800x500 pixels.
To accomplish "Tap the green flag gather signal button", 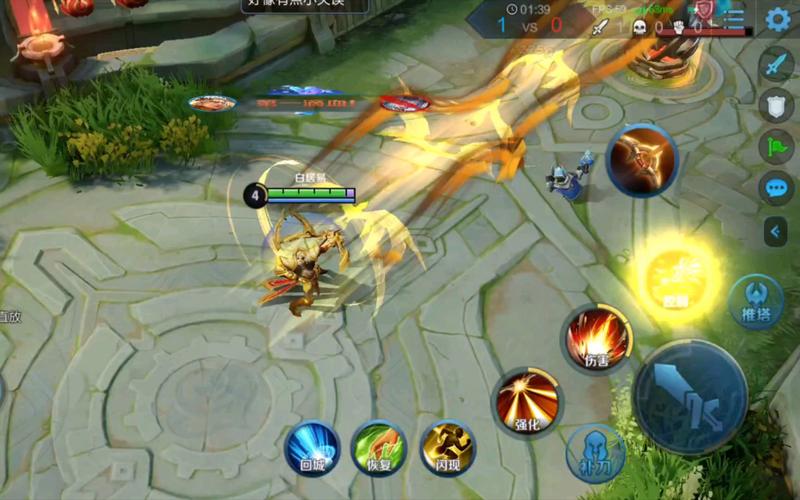I will point(776,146).
